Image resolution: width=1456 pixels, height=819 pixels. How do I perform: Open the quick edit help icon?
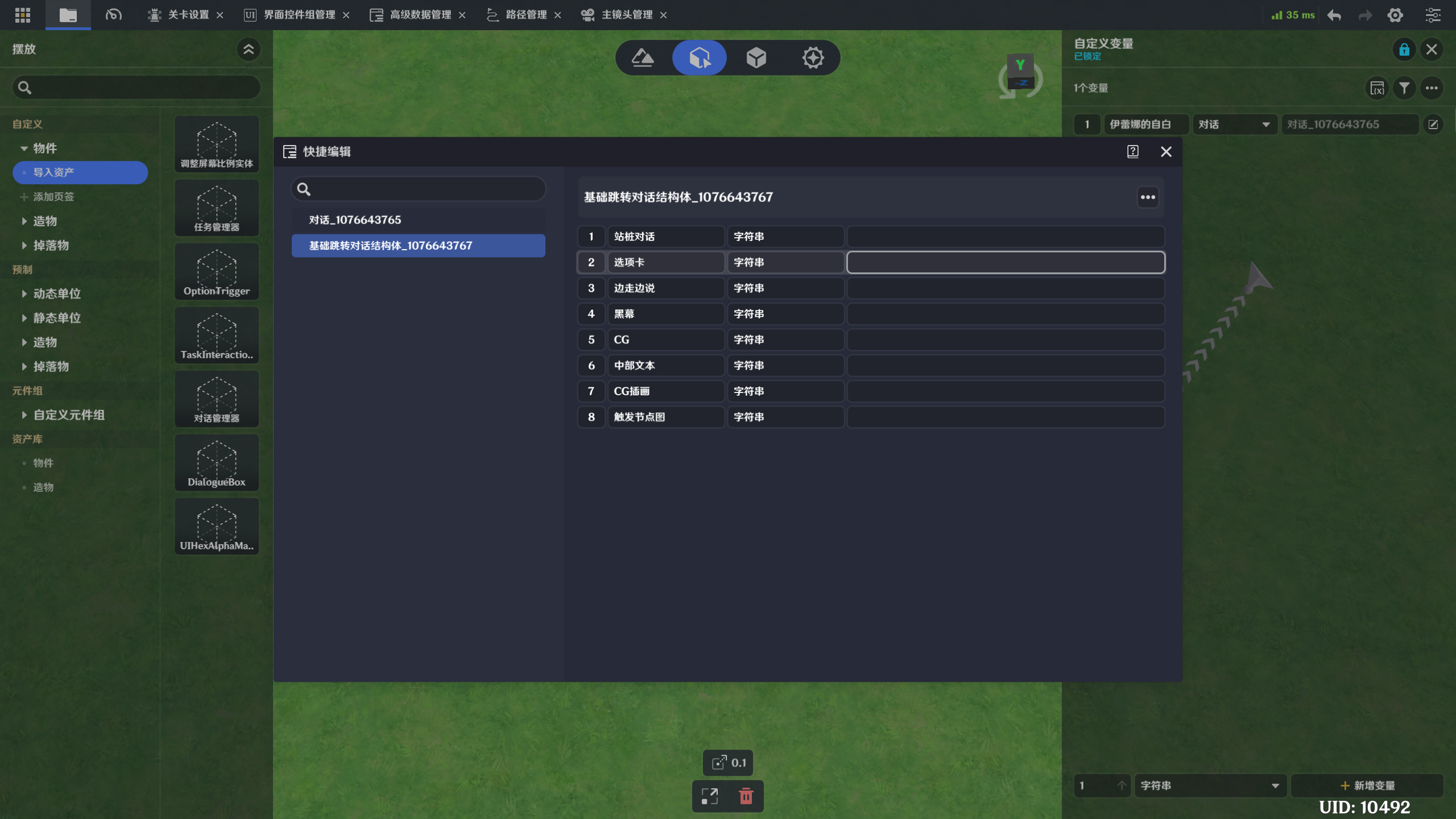point(1132,151)
